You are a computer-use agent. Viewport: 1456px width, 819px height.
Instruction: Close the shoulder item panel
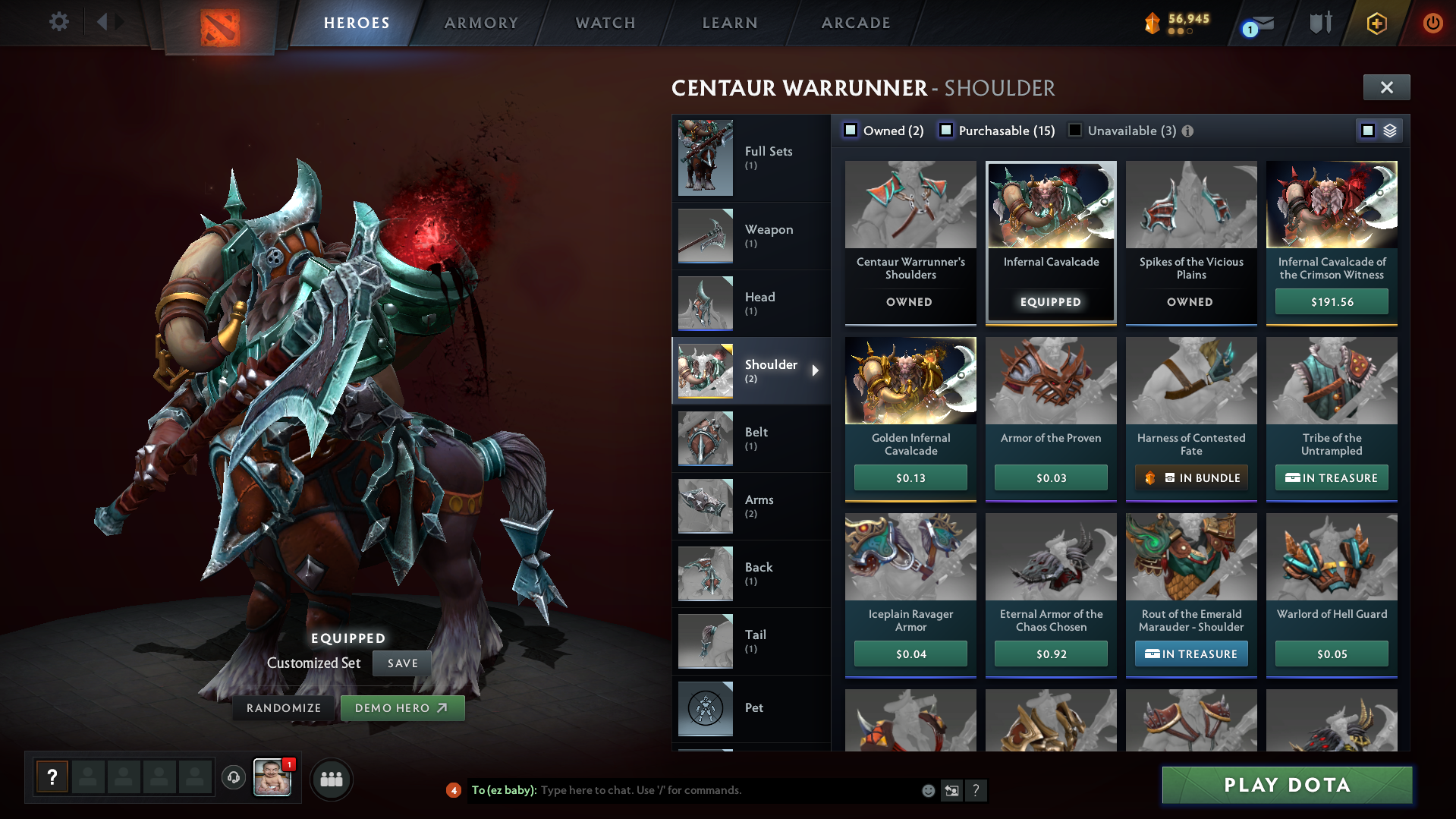tap(1386, 87)
